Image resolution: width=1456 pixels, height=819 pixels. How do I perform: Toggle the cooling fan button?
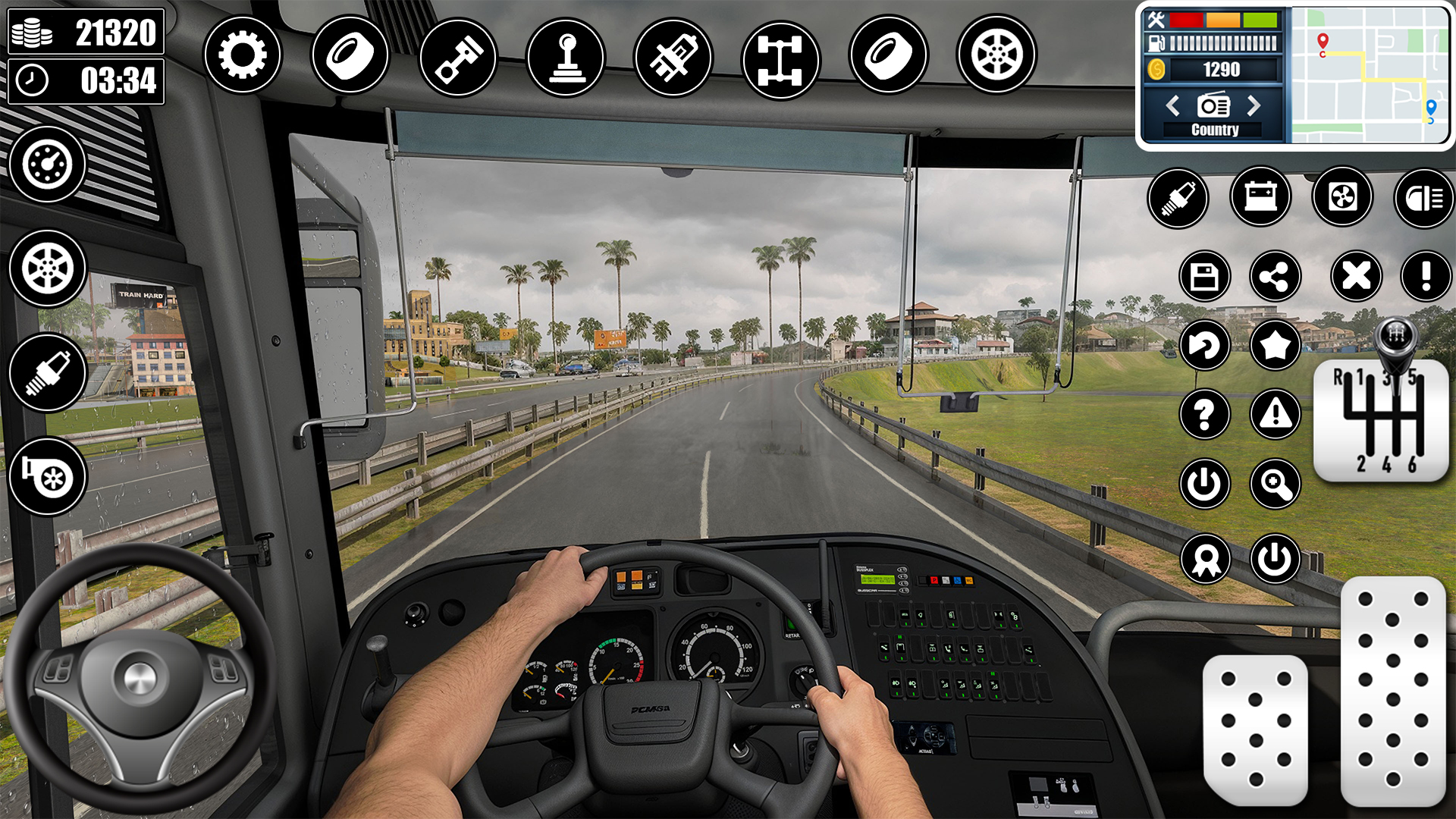point(1342,196)
